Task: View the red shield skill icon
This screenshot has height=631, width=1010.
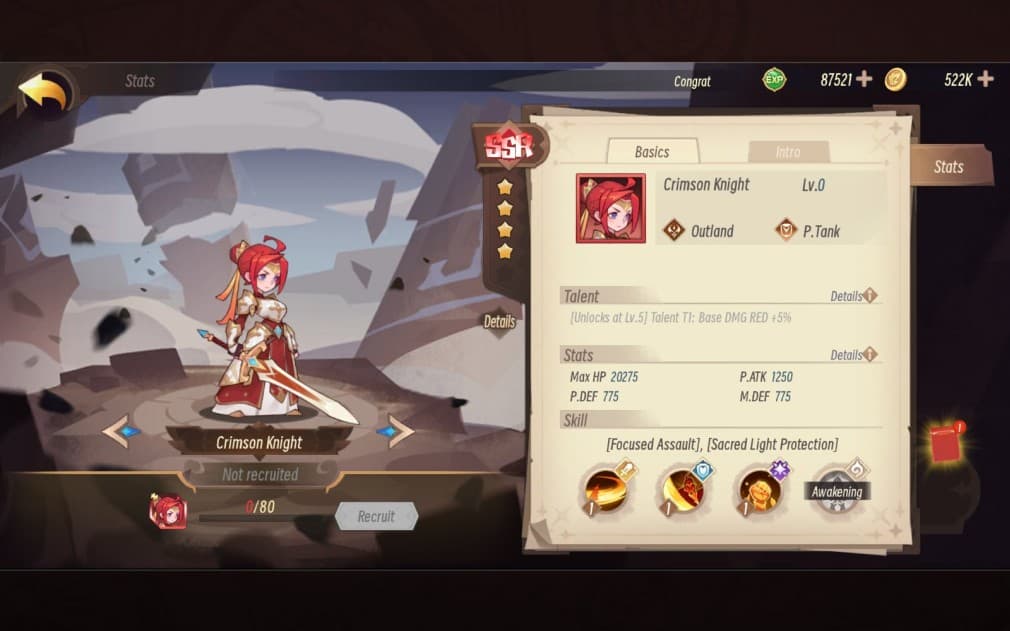Action: (684, 490)
